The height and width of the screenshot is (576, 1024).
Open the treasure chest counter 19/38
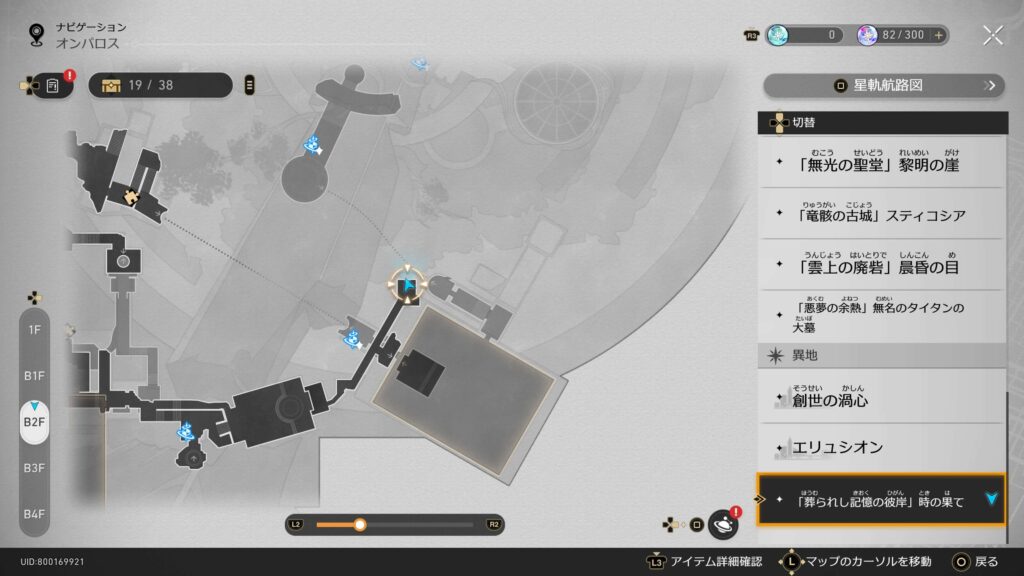point(160,85)
